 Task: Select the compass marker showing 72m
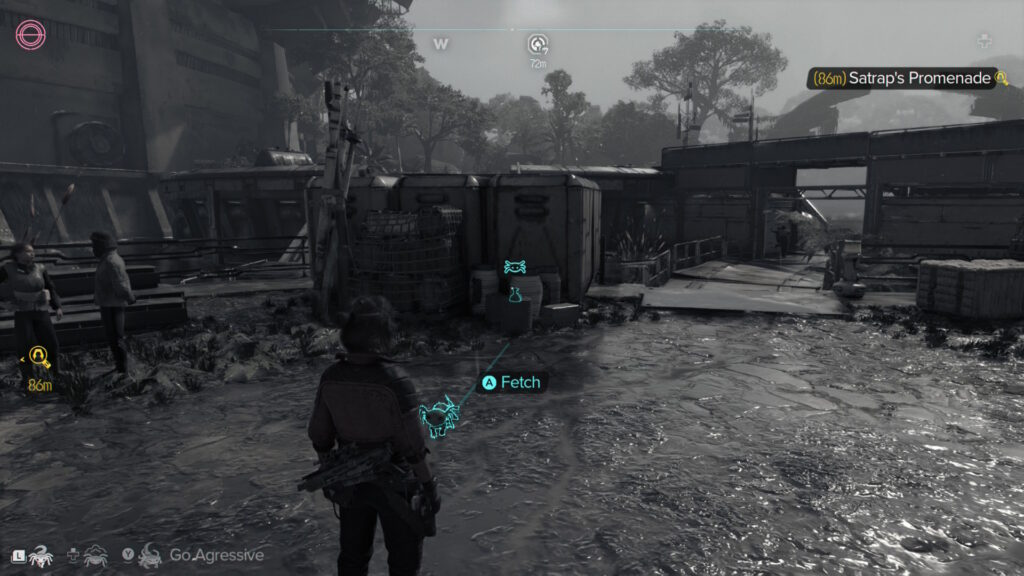(x=538, y=44)
